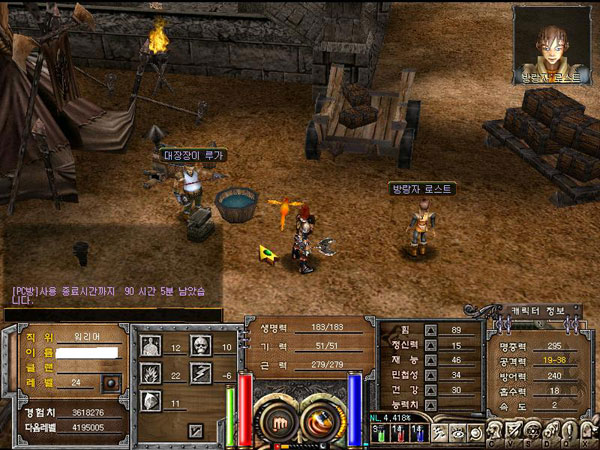This screenshot has height=450, width=600.
Task: Click the arrow button beside 민첩성
Action: point(431,375)
